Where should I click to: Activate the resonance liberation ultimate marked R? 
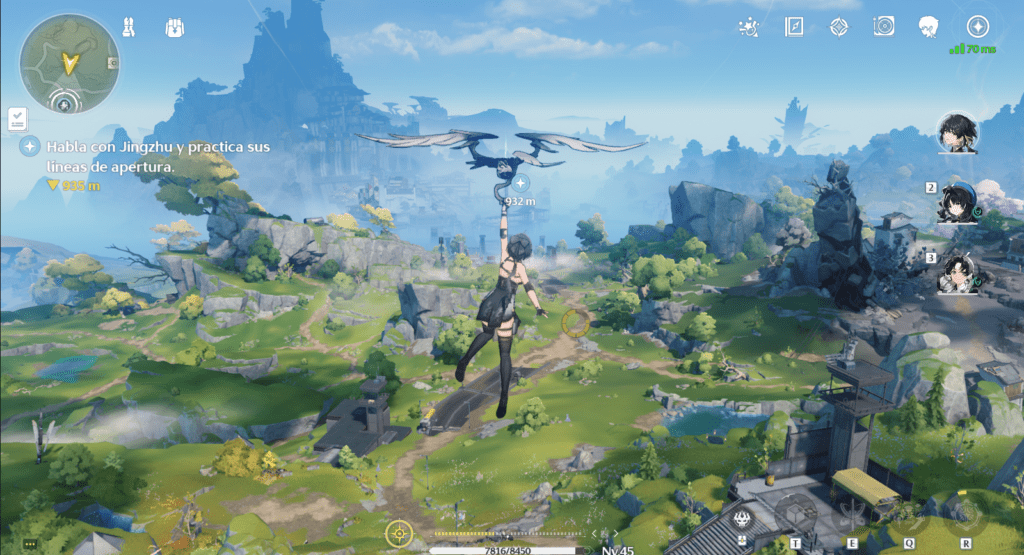tap(965, 516)
